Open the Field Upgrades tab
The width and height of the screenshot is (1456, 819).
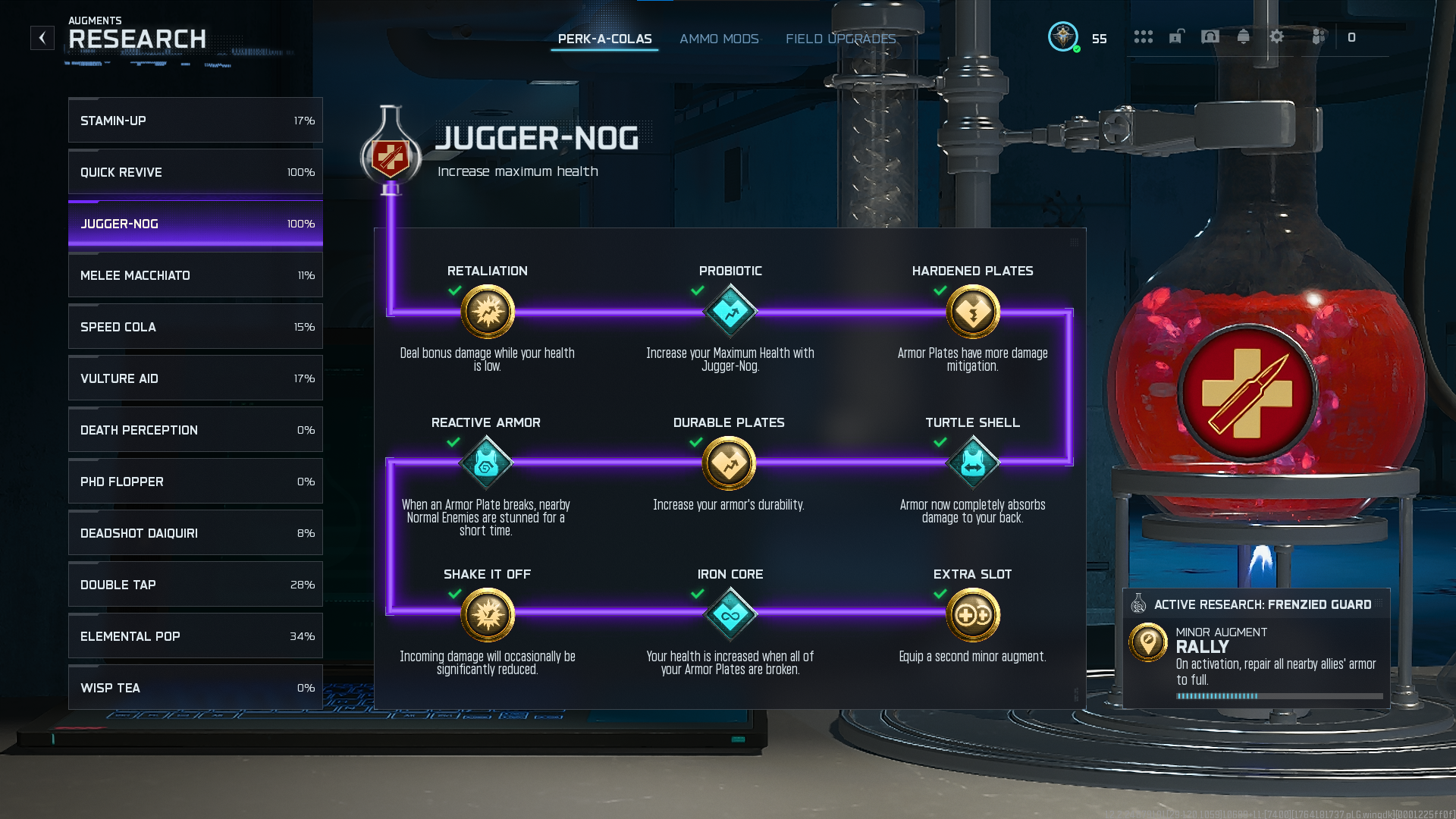(840, 39)
